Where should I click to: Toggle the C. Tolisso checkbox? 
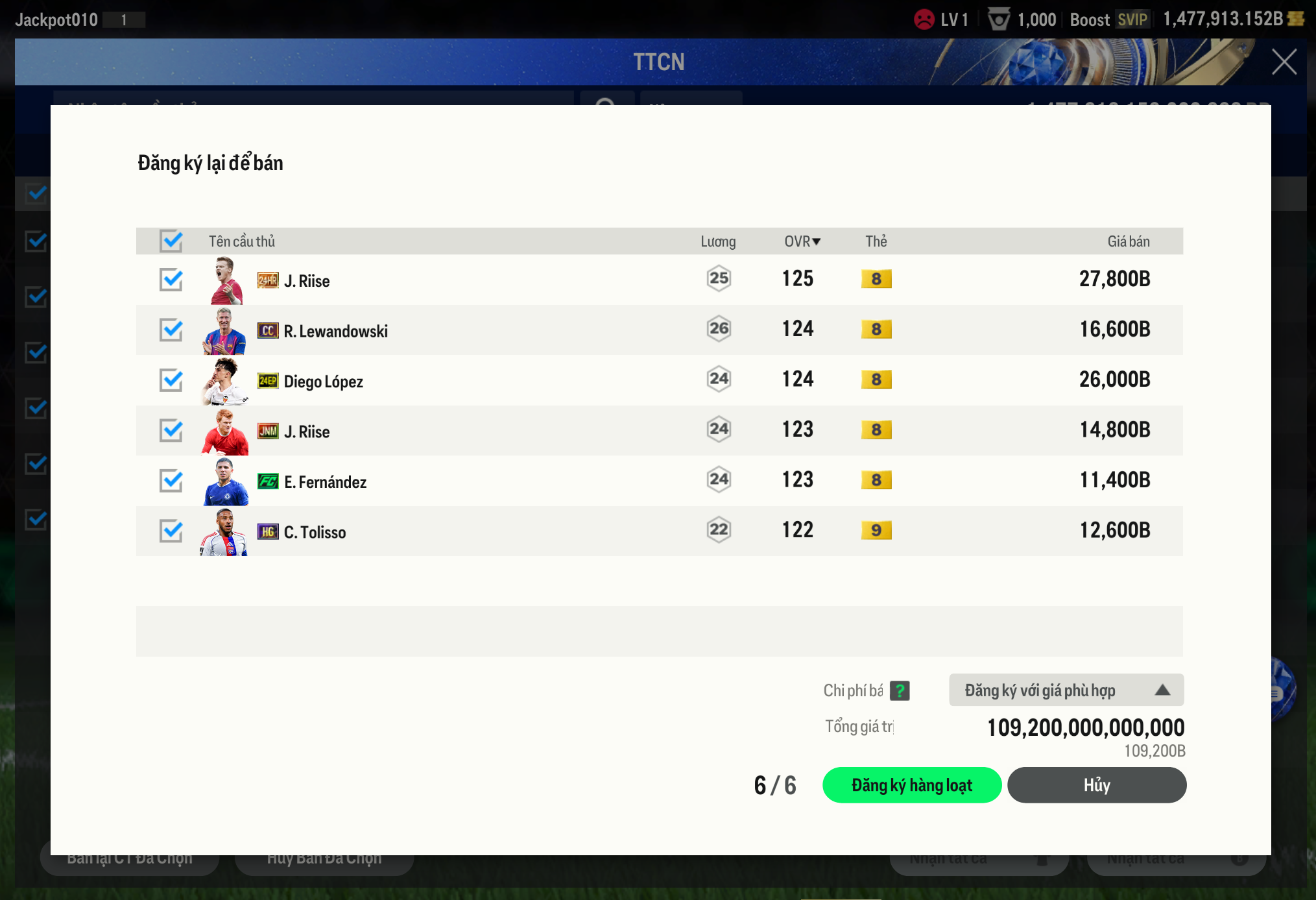point(171,531)
